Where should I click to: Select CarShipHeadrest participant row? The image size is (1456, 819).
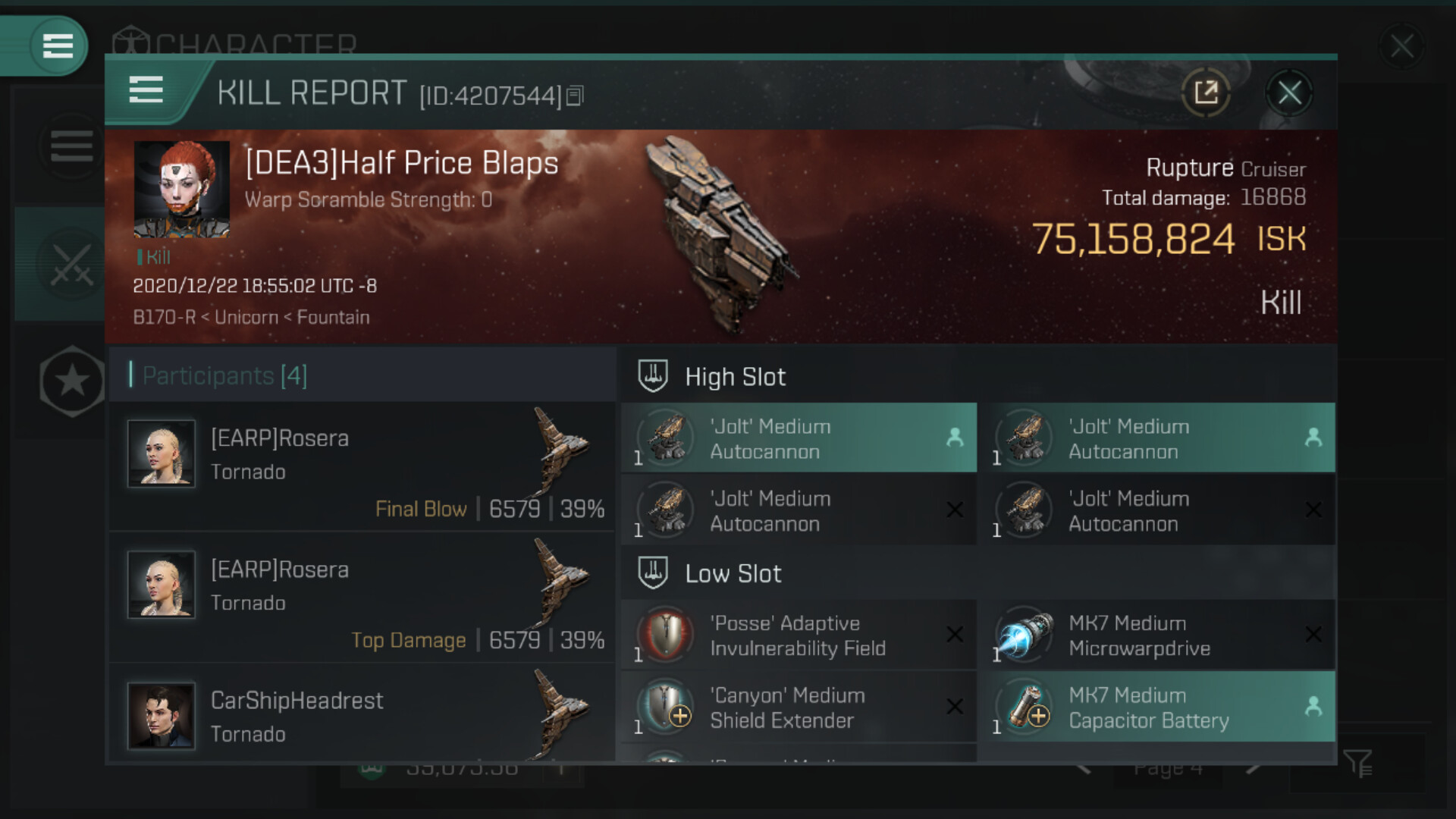click(362, 717)
